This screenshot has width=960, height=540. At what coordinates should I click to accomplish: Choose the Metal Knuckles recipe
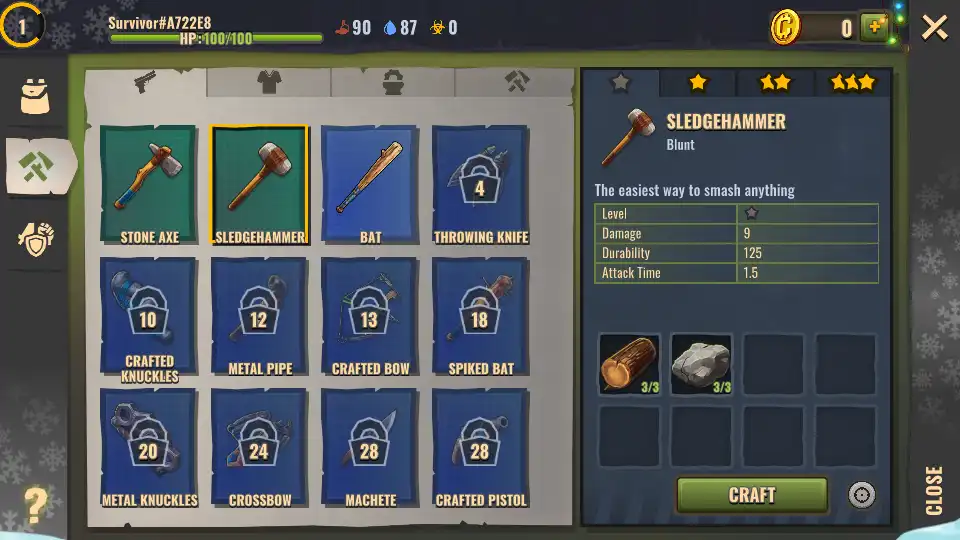point(149,450)
